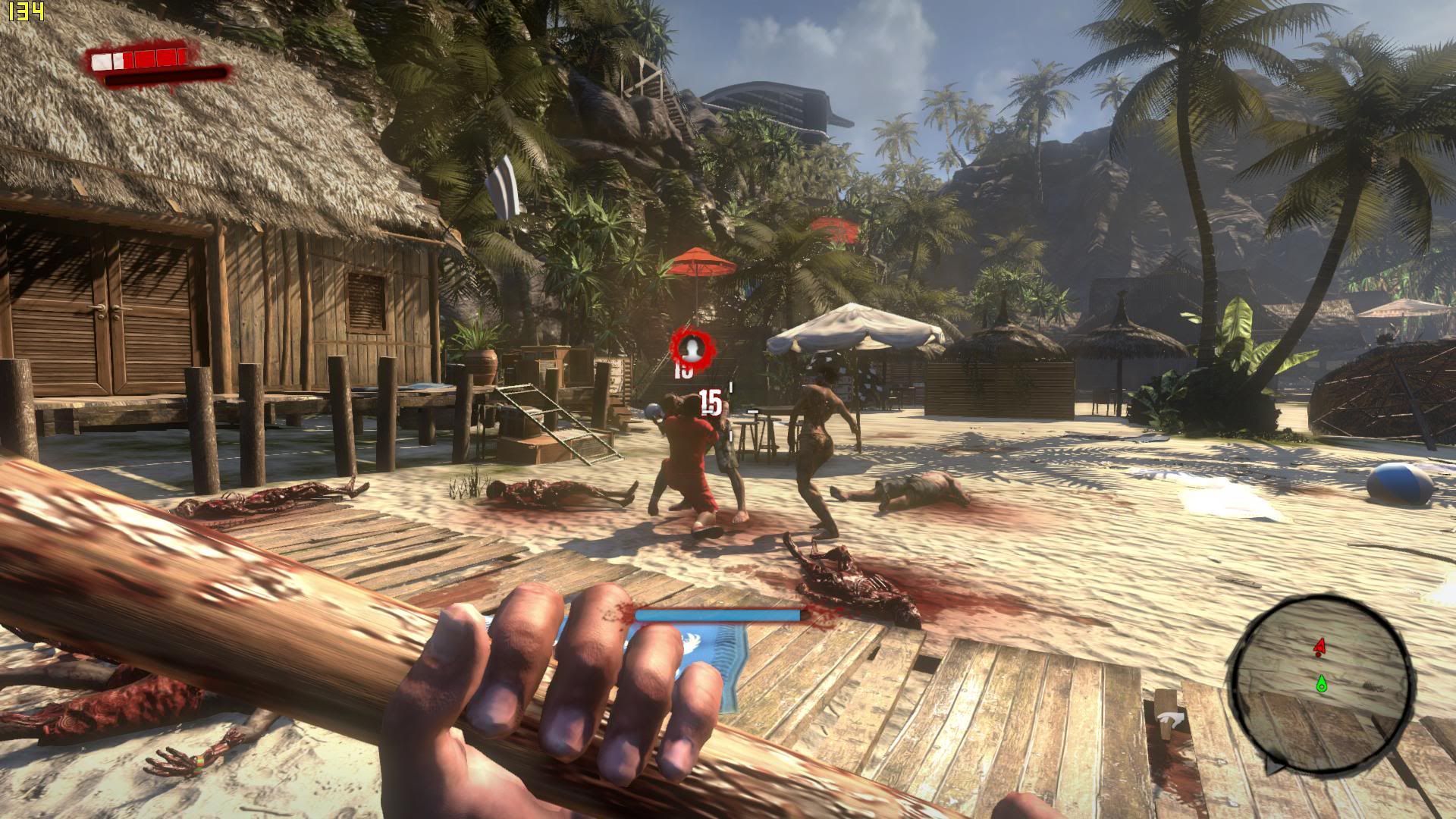Image resolution: width=1456 pixels, height=819 pixels.
Task: Select the red arrow marker on minimap
Action: (1319, 647)
